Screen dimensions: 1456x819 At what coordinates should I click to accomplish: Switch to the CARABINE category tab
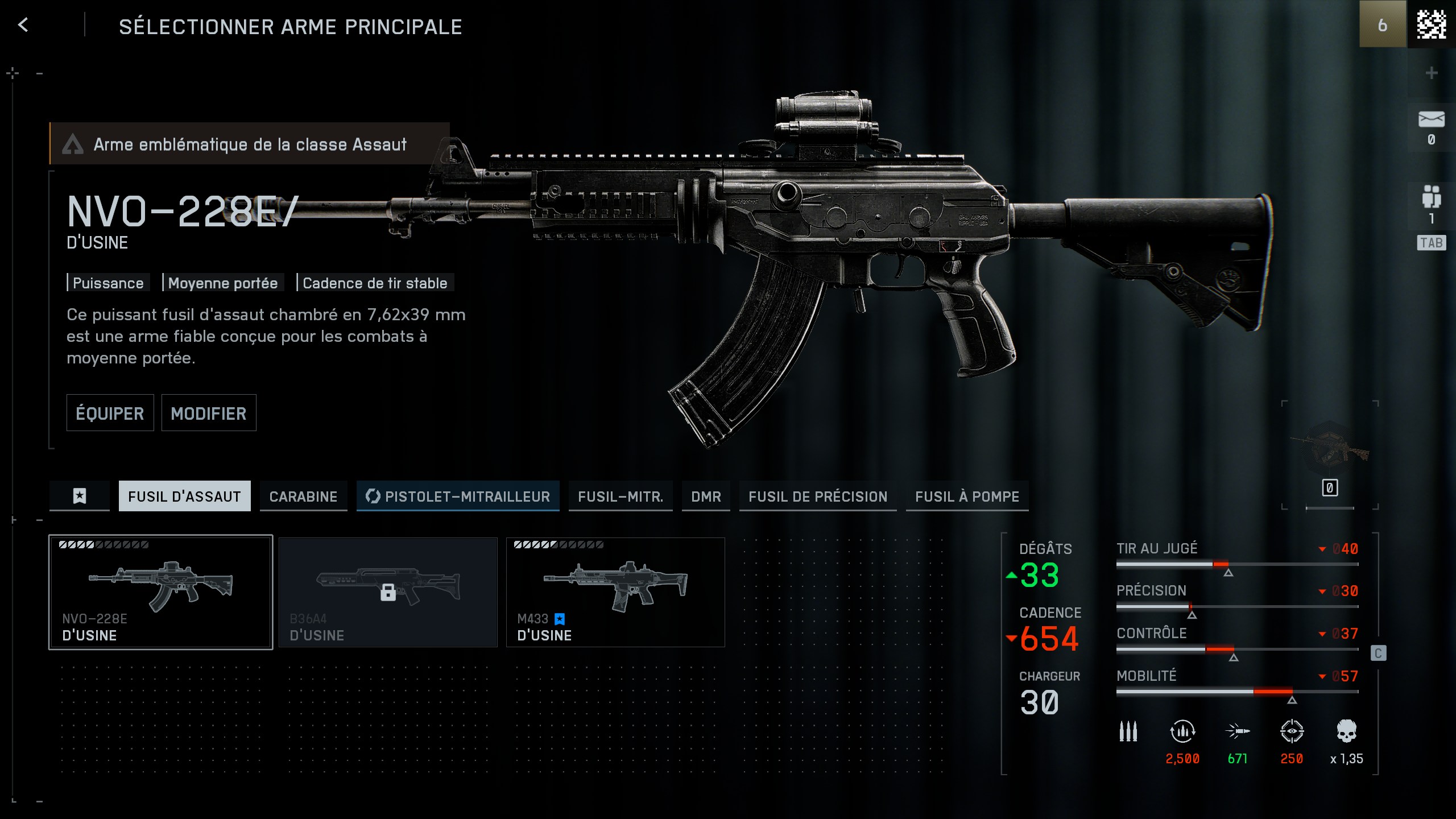303,496
